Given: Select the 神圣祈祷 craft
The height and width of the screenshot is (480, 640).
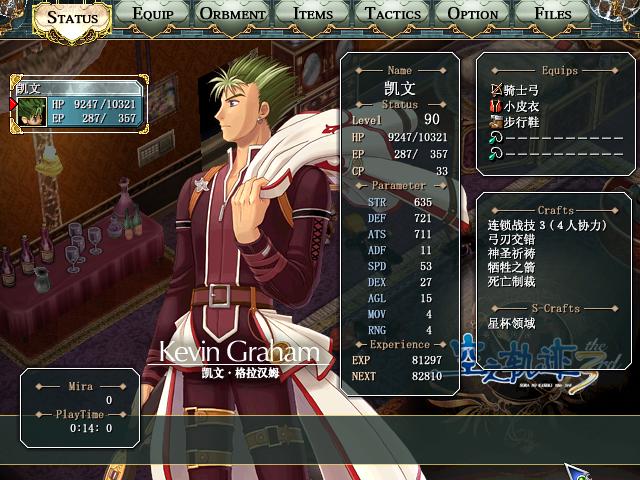Looking at the screenshot, I should point(512,256).
